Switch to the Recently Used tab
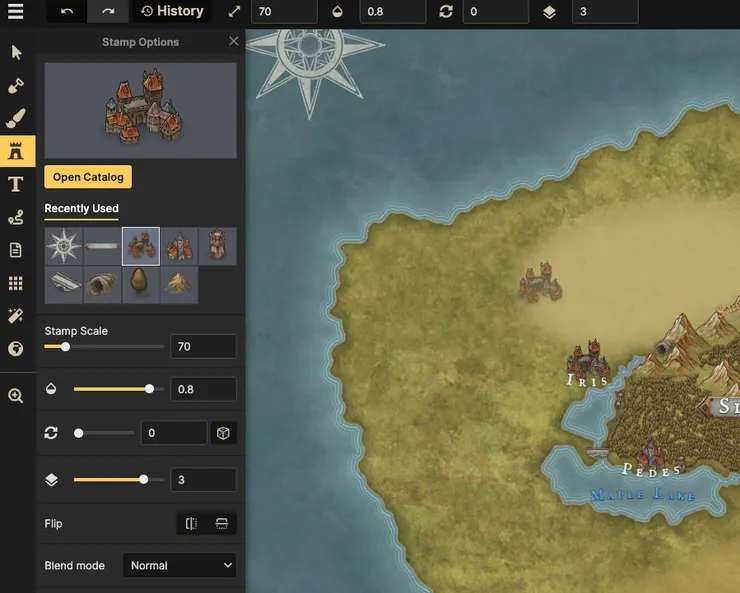740x593 pixels. pos(81,208)
